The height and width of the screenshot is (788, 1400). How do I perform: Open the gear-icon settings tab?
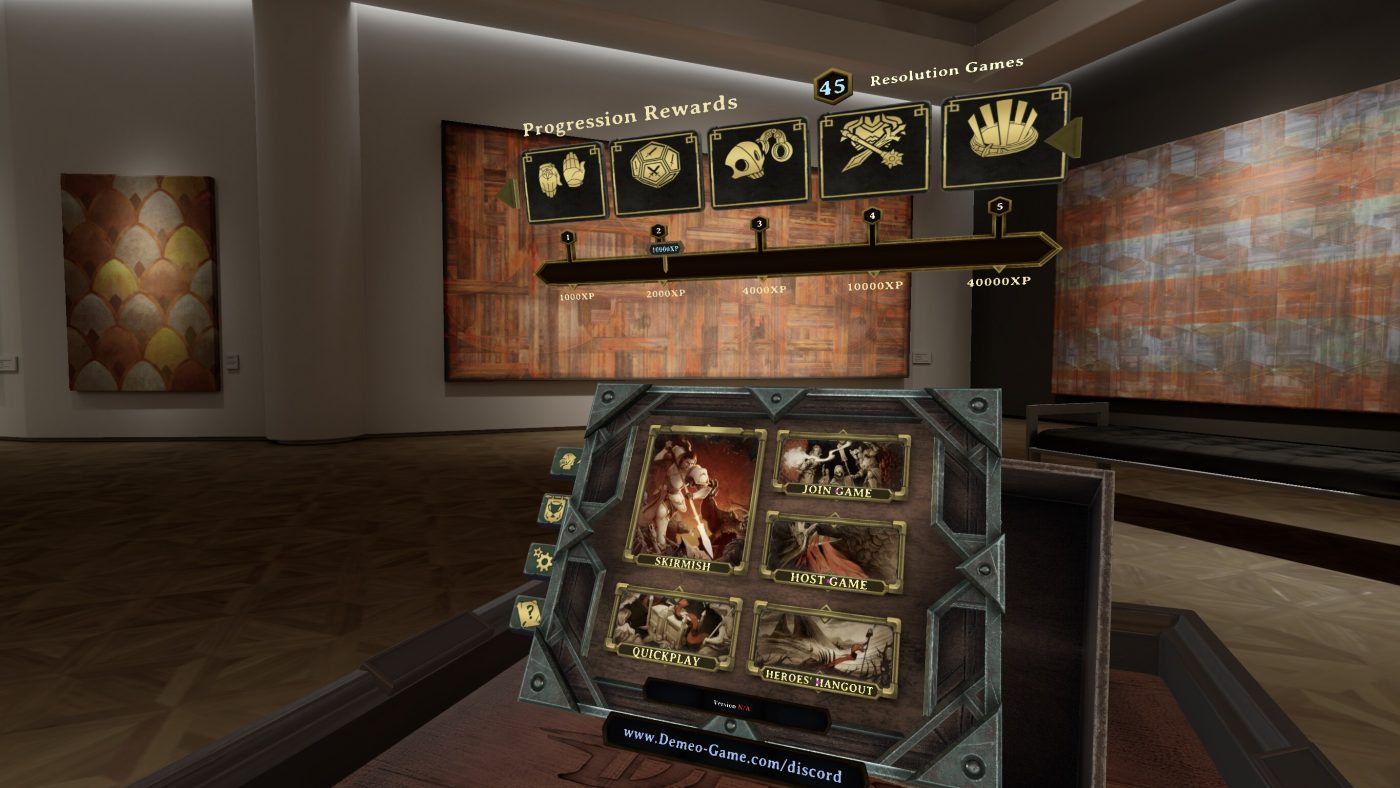click(x=544, y=560)
